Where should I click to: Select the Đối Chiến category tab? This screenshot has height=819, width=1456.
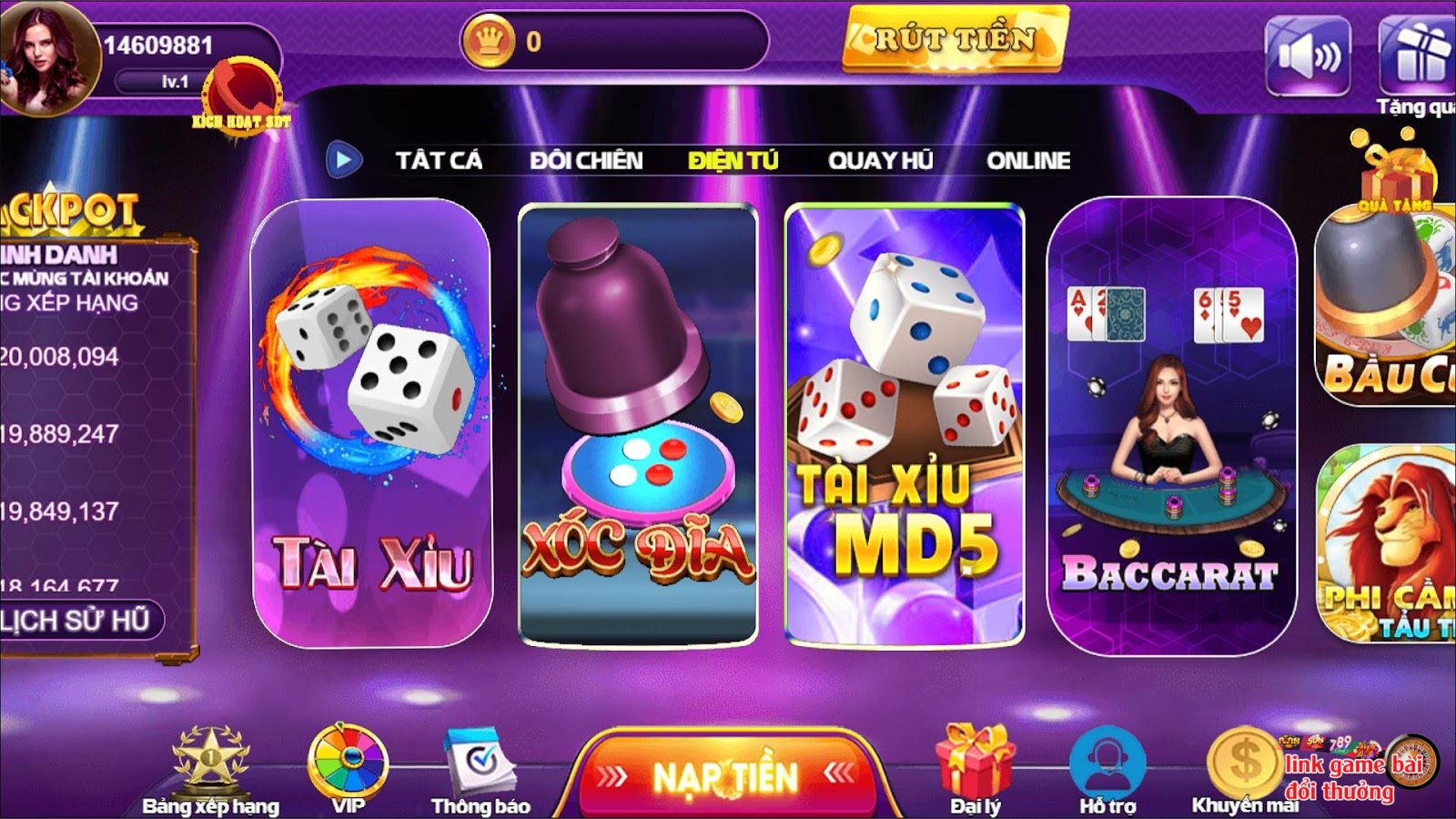(x=586, y=161)
